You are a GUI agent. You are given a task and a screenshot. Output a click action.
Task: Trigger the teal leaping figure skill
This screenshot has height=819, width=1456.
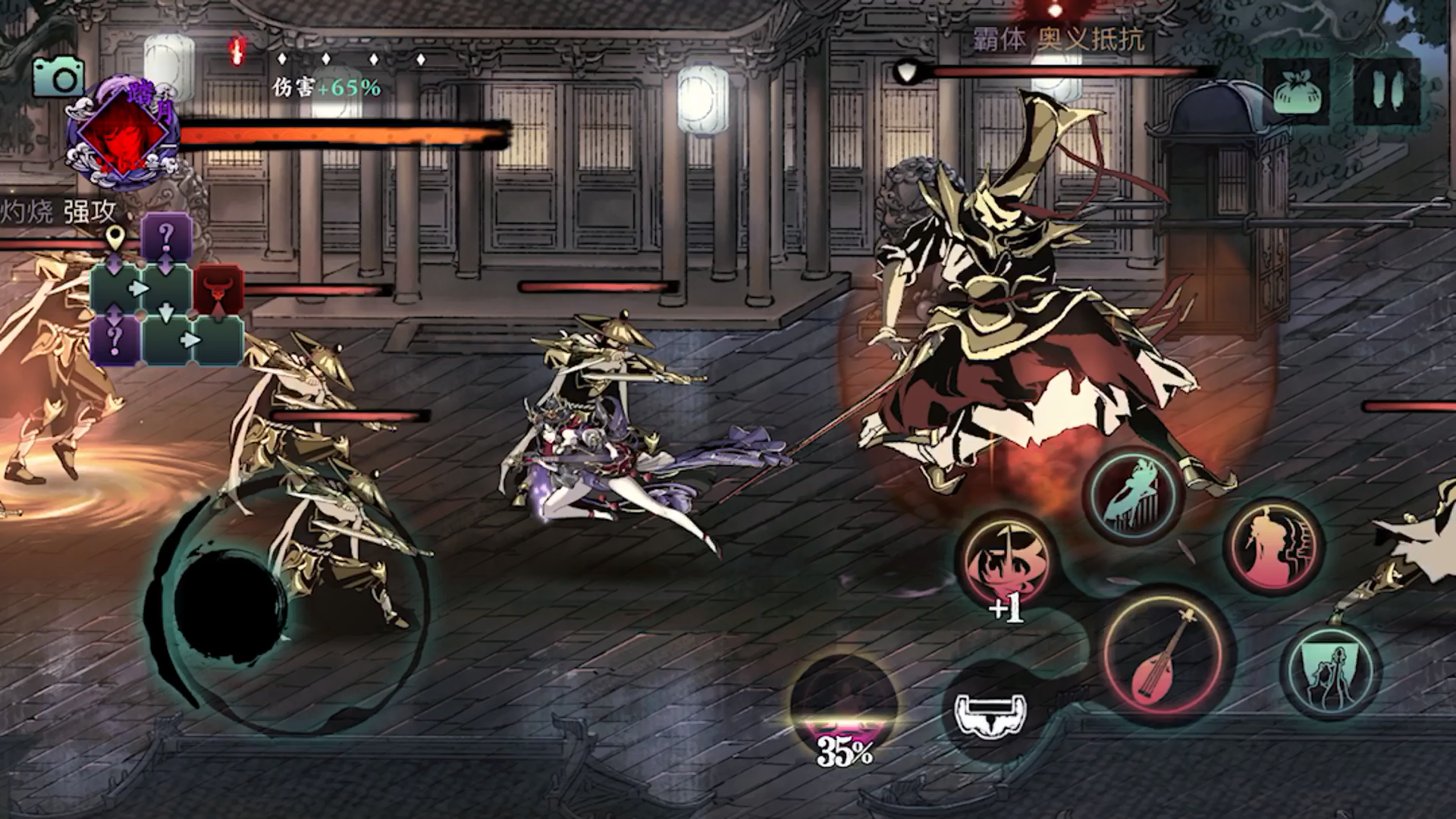(x=1134, y=494)
